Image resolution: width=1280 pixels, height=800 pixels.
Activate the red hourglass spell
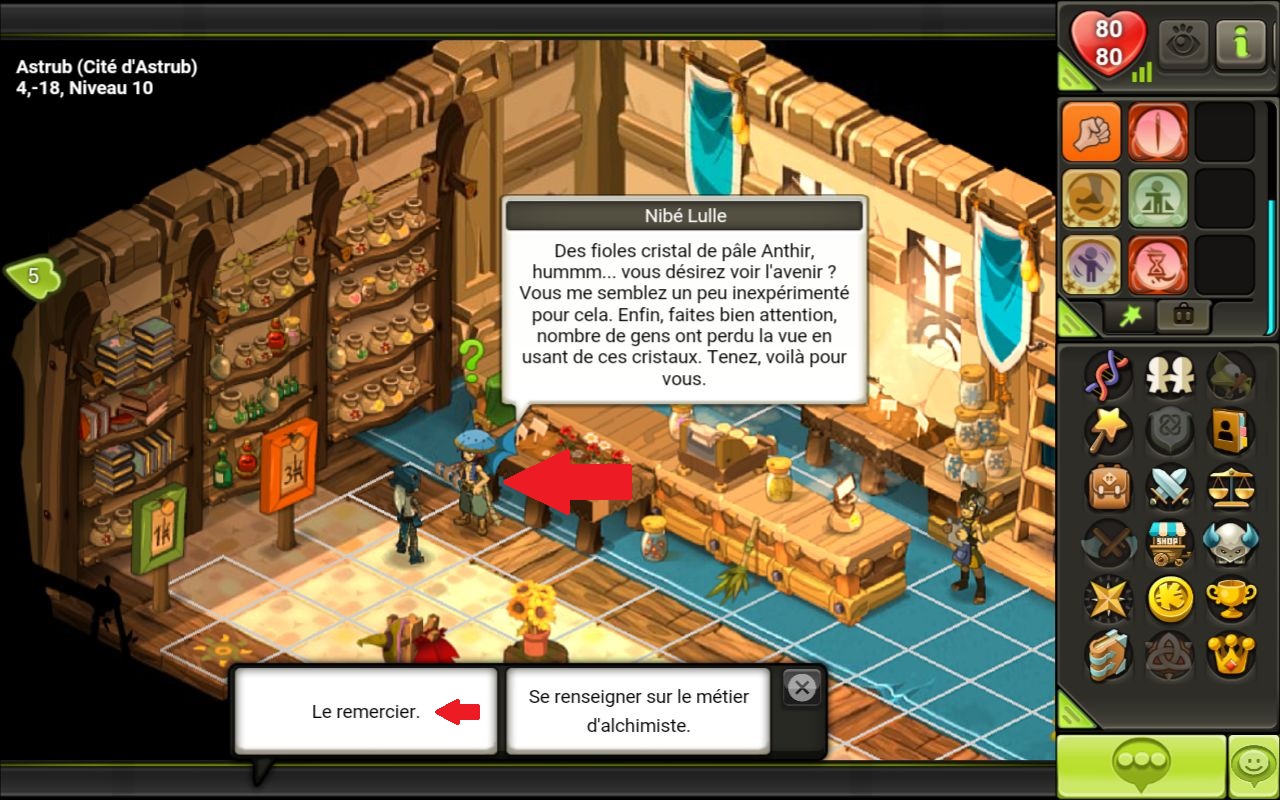tap(1157, 265)
